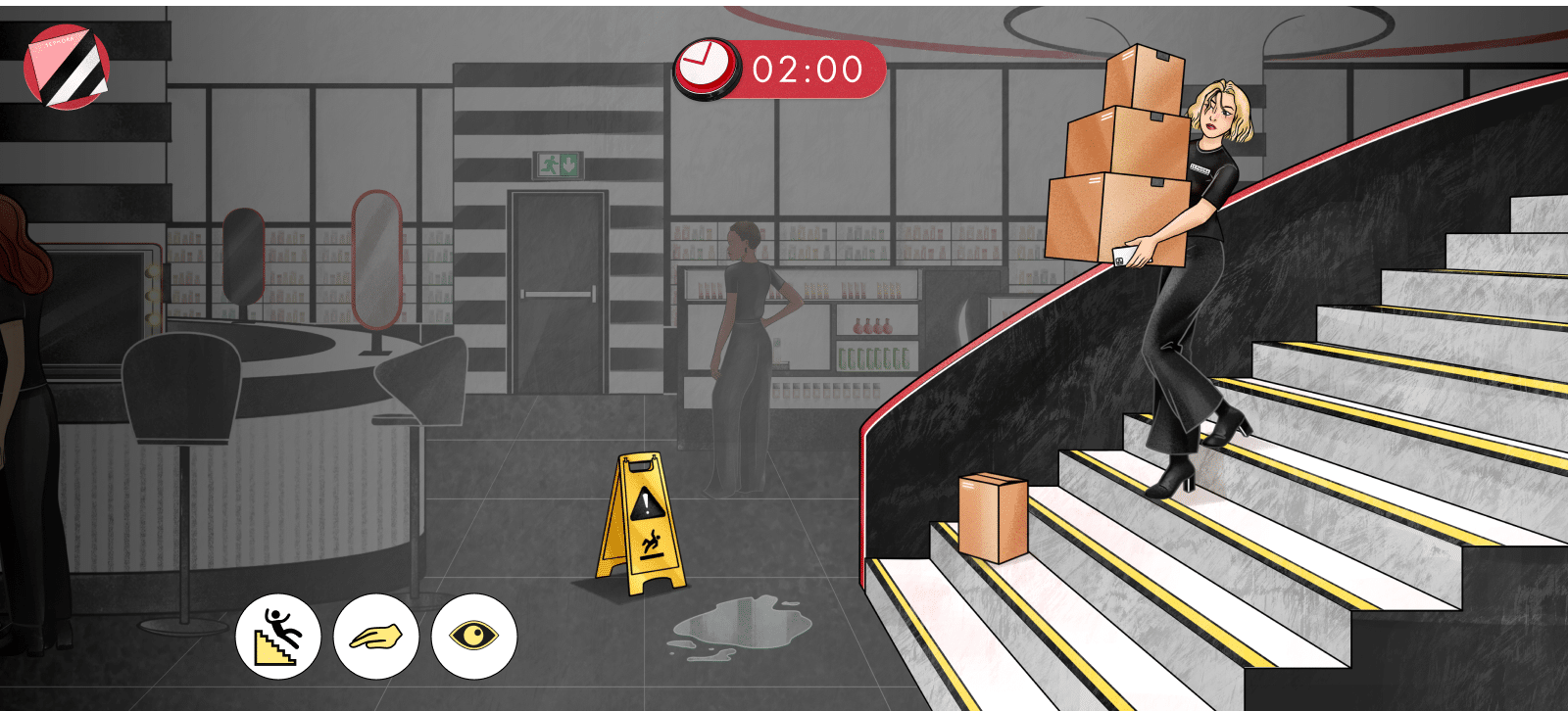Screen dimensions: 1568x711
Task: Select the slipping-on-stairs hazard icon
Action: click(x=278, y=637)
